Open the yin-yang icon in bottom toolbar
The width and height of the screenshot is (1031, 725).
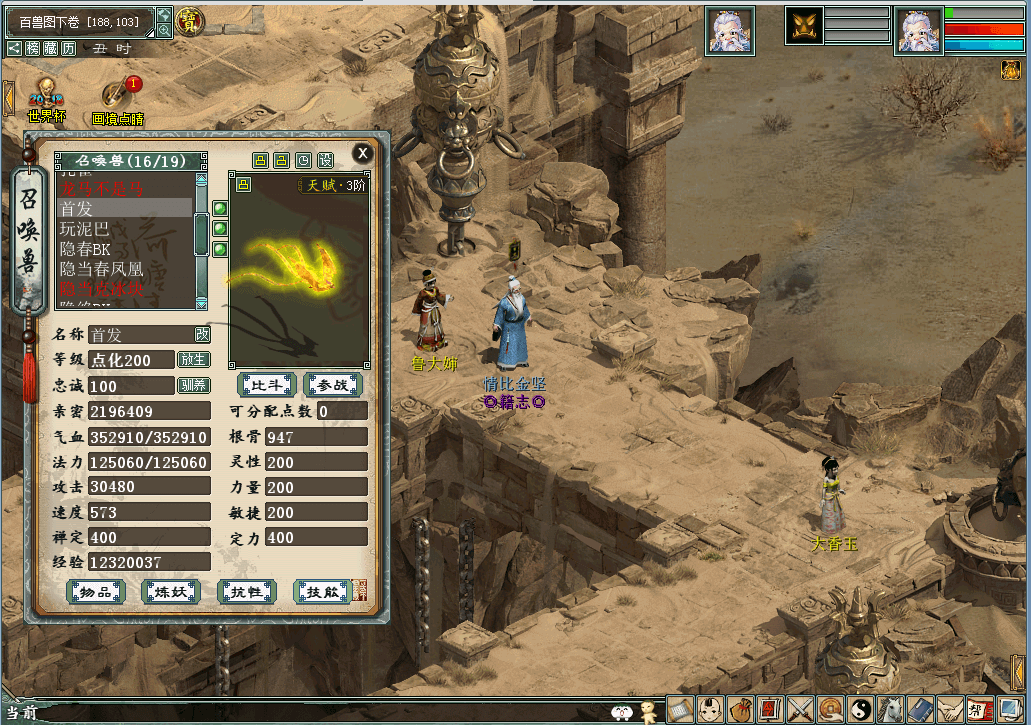pos(861,709)
